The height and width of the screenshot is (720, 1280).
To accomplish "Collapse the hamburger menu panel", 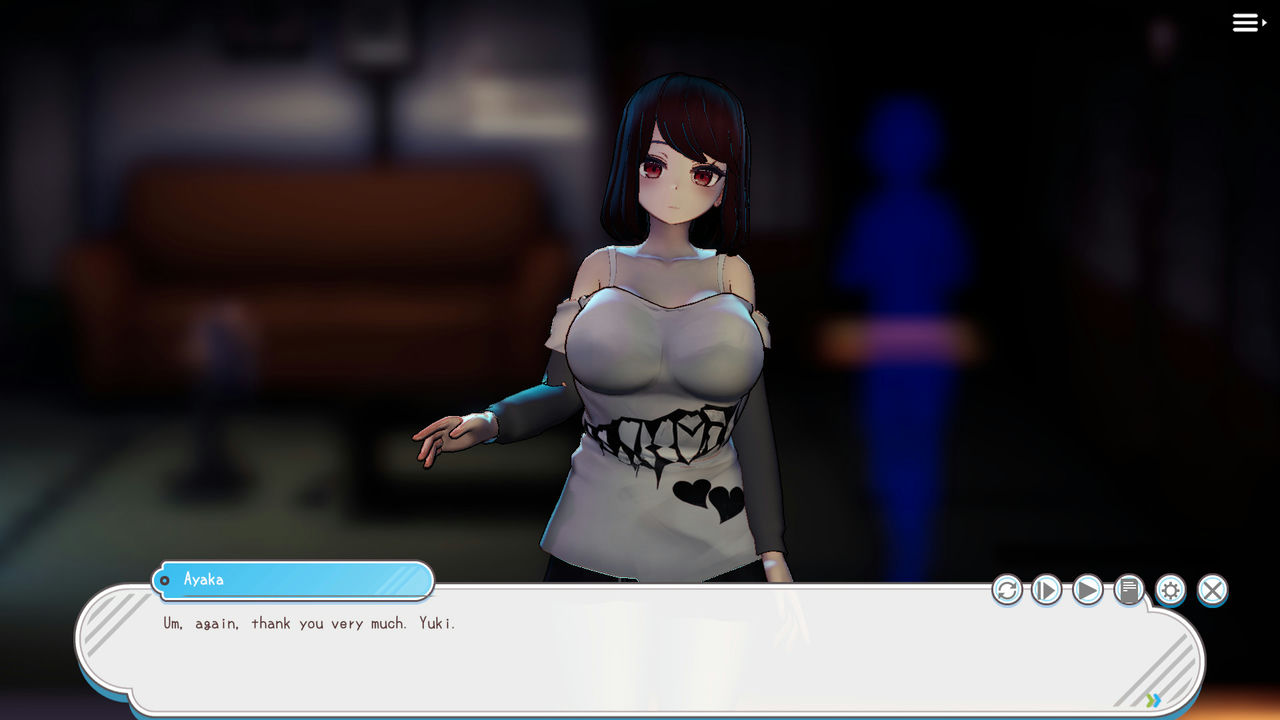I will click(1245, 22).
